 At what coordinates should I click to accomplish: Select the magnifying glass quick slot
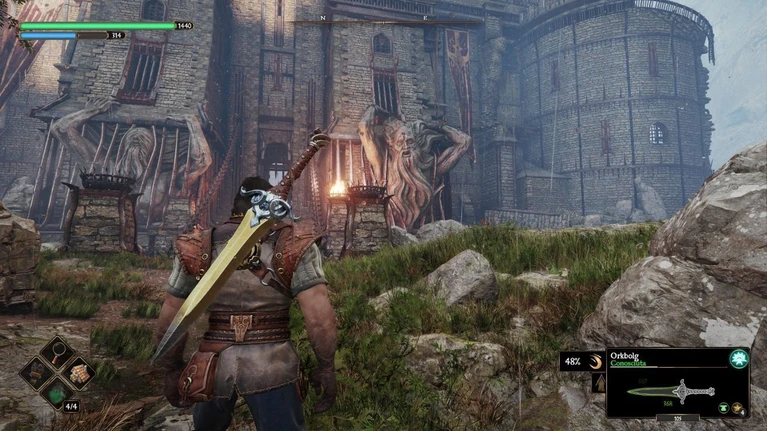click(57, 353)
